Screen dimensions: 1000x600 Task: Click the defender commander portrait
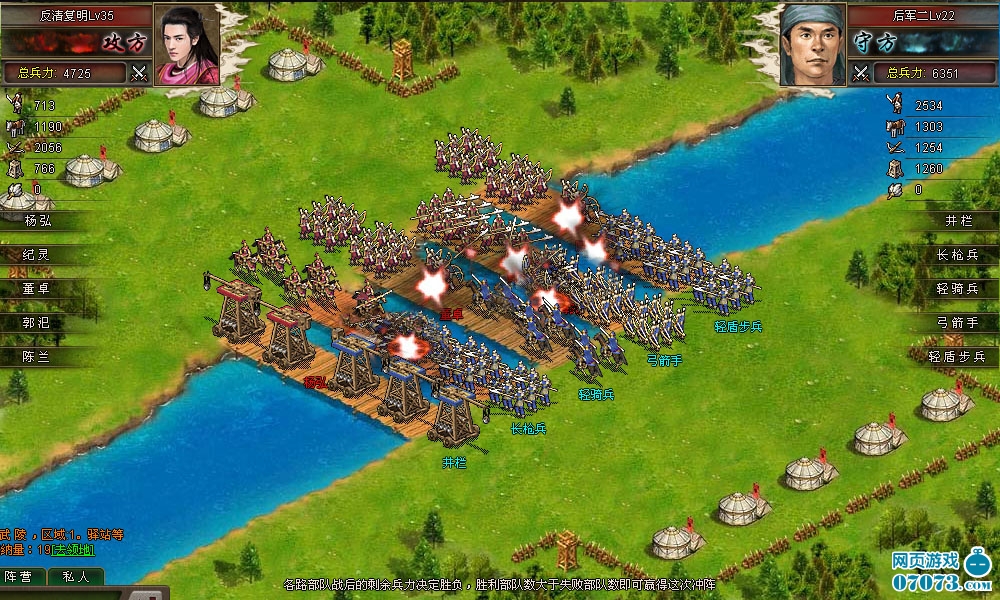[813, 45]
